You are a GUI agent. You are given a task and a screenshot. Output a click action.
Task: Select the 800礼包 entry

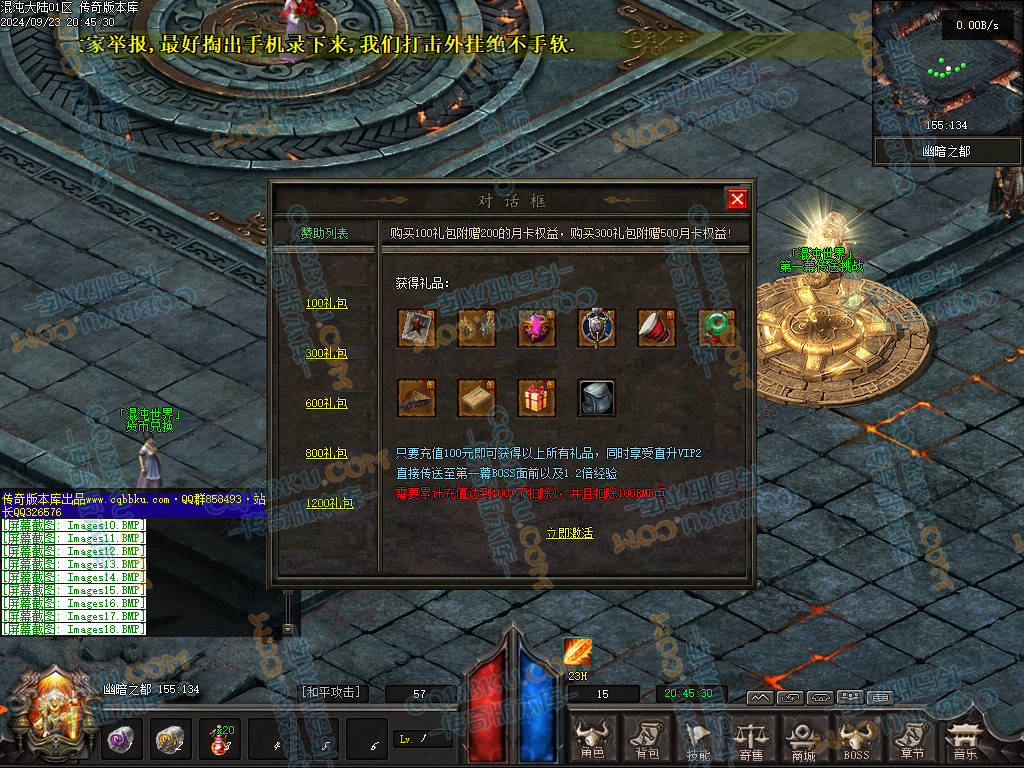click(x=326, y=453)
